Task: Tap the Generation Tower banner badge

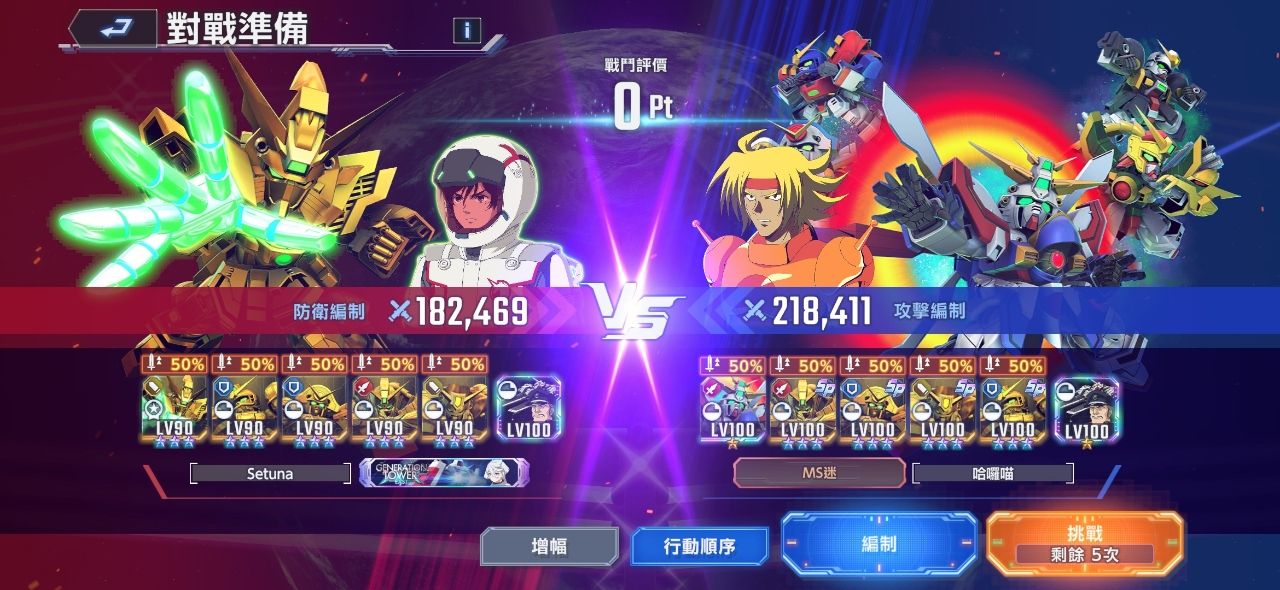Action: (444, 473)
